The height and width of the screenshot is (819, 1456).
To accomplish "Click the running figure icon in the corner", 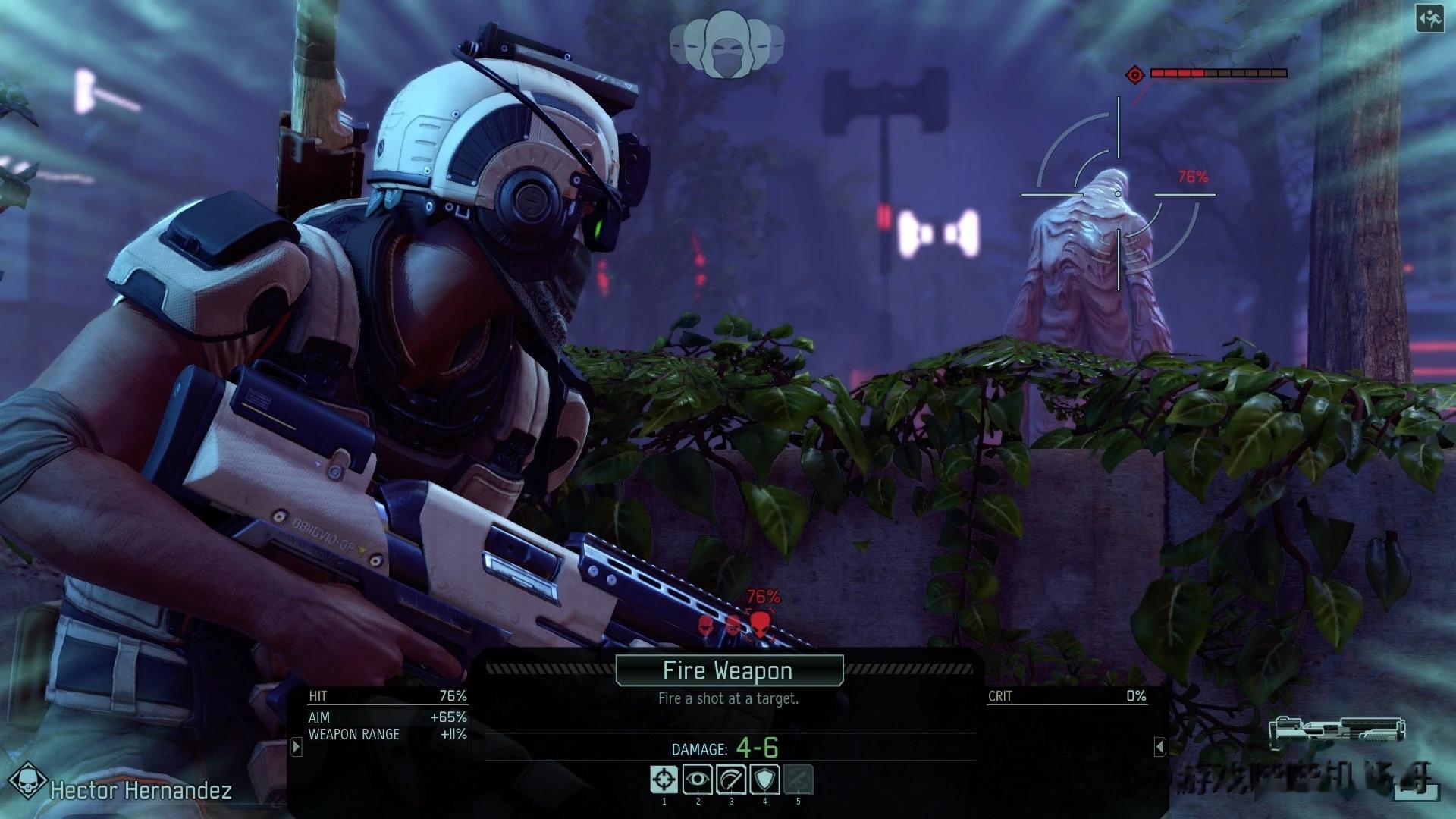I will 1429,20.
